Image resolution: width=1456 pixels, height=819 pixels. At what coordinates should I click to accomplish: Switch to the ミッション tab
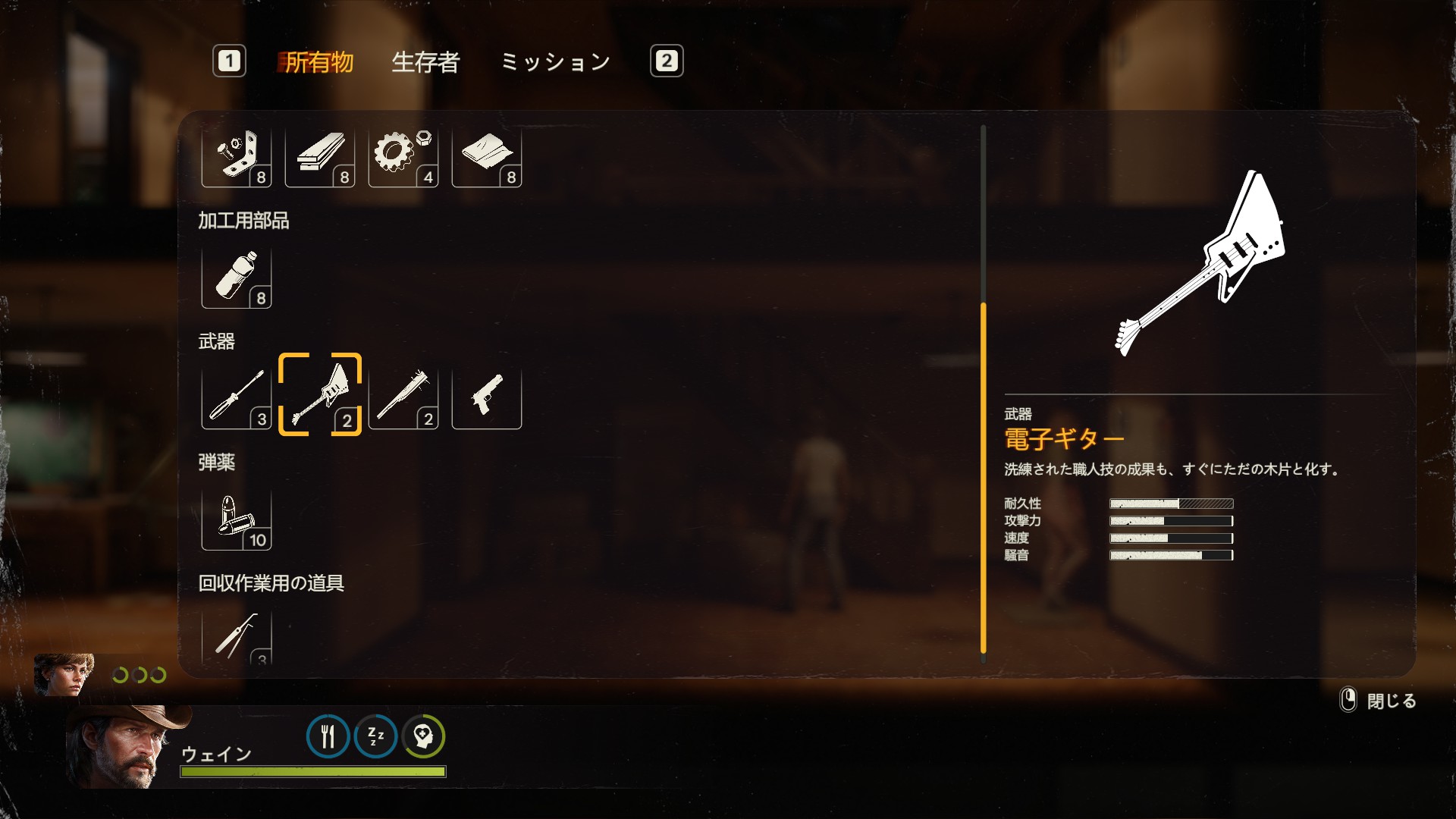(x=555, y=61)
